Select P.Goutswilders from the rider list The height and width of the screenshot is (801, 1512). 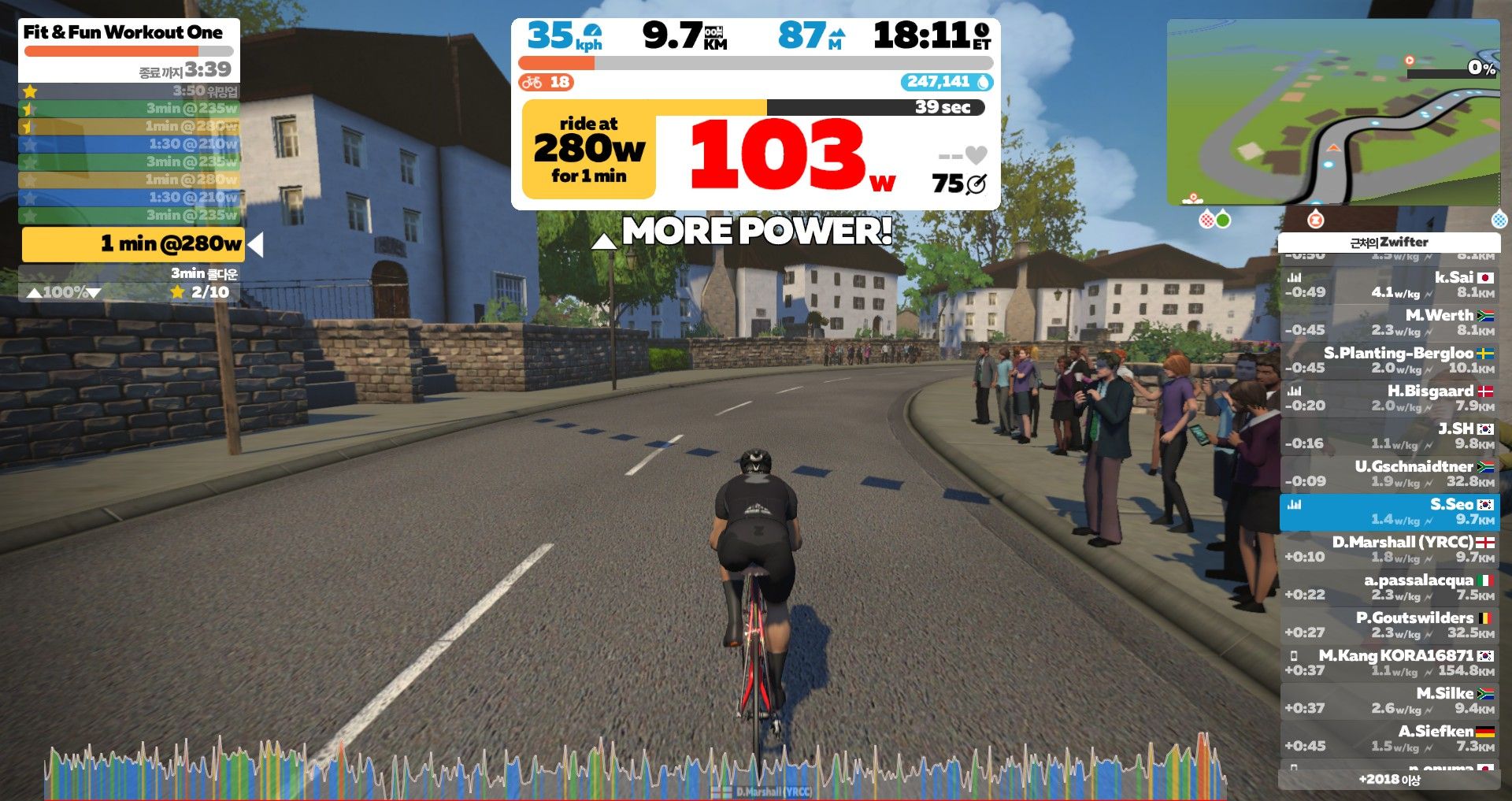(x=1389, y=625)
